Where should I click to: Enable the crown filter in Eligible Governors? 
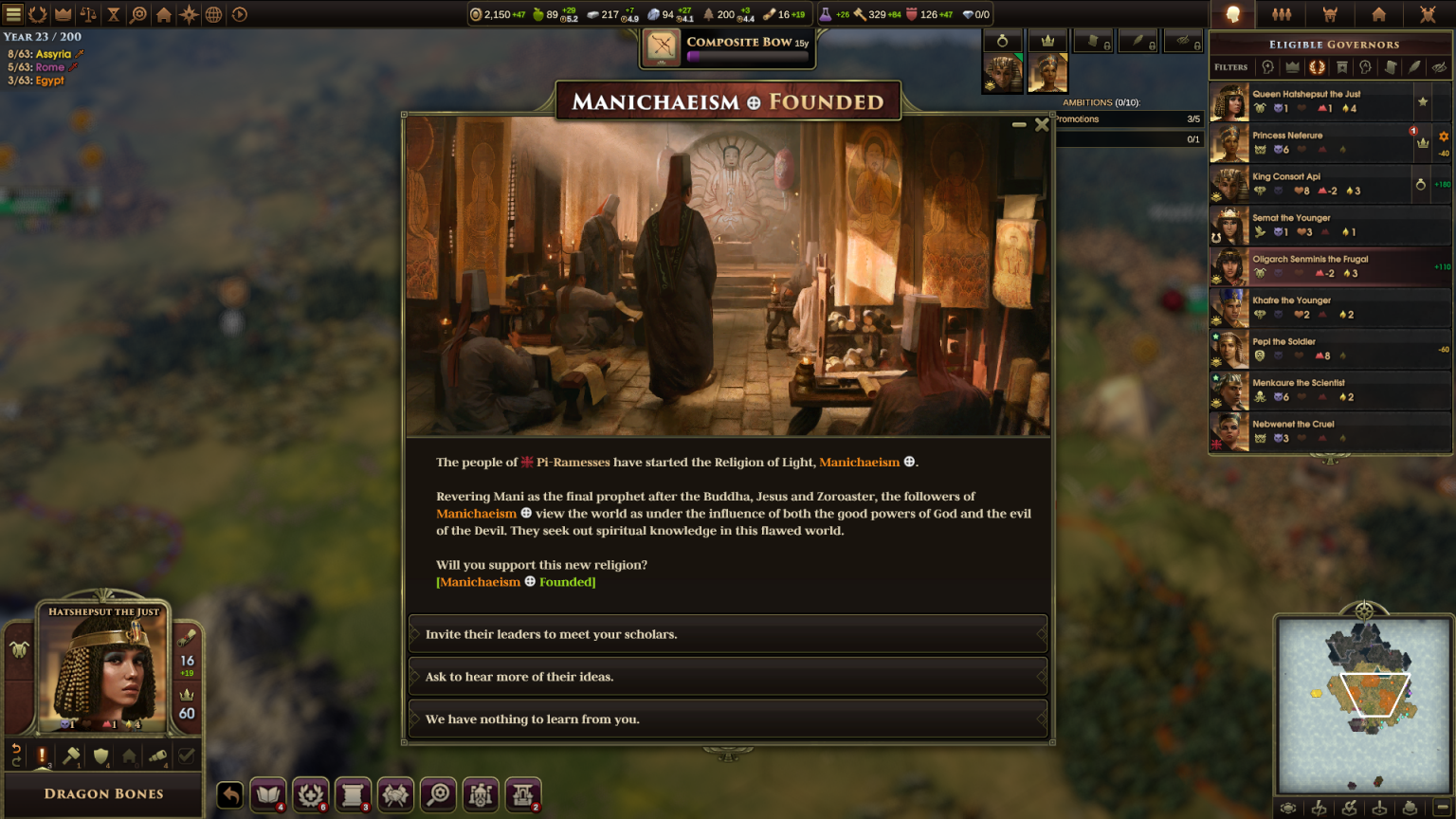pos(1293,66)
